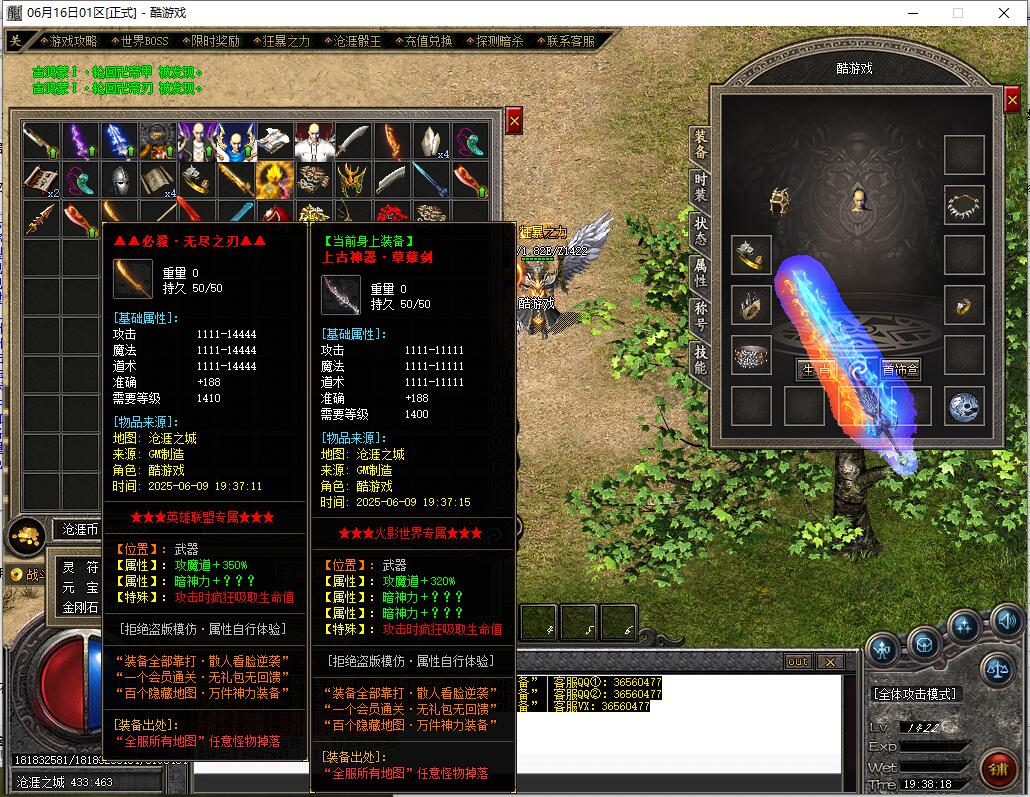1030x797 pixels.
Task: Click the red 铺 shop button
Action: pyautogui.click(x=996, y=769)
